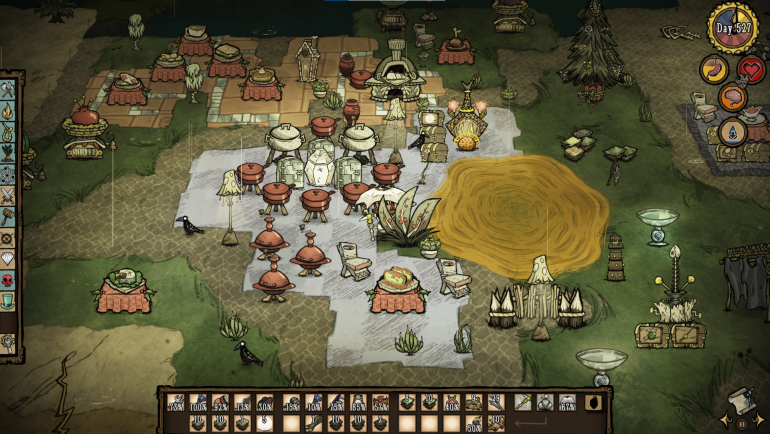Open the flame Light crafting tab
Viewport: 770px width, 434px height.
9,108
